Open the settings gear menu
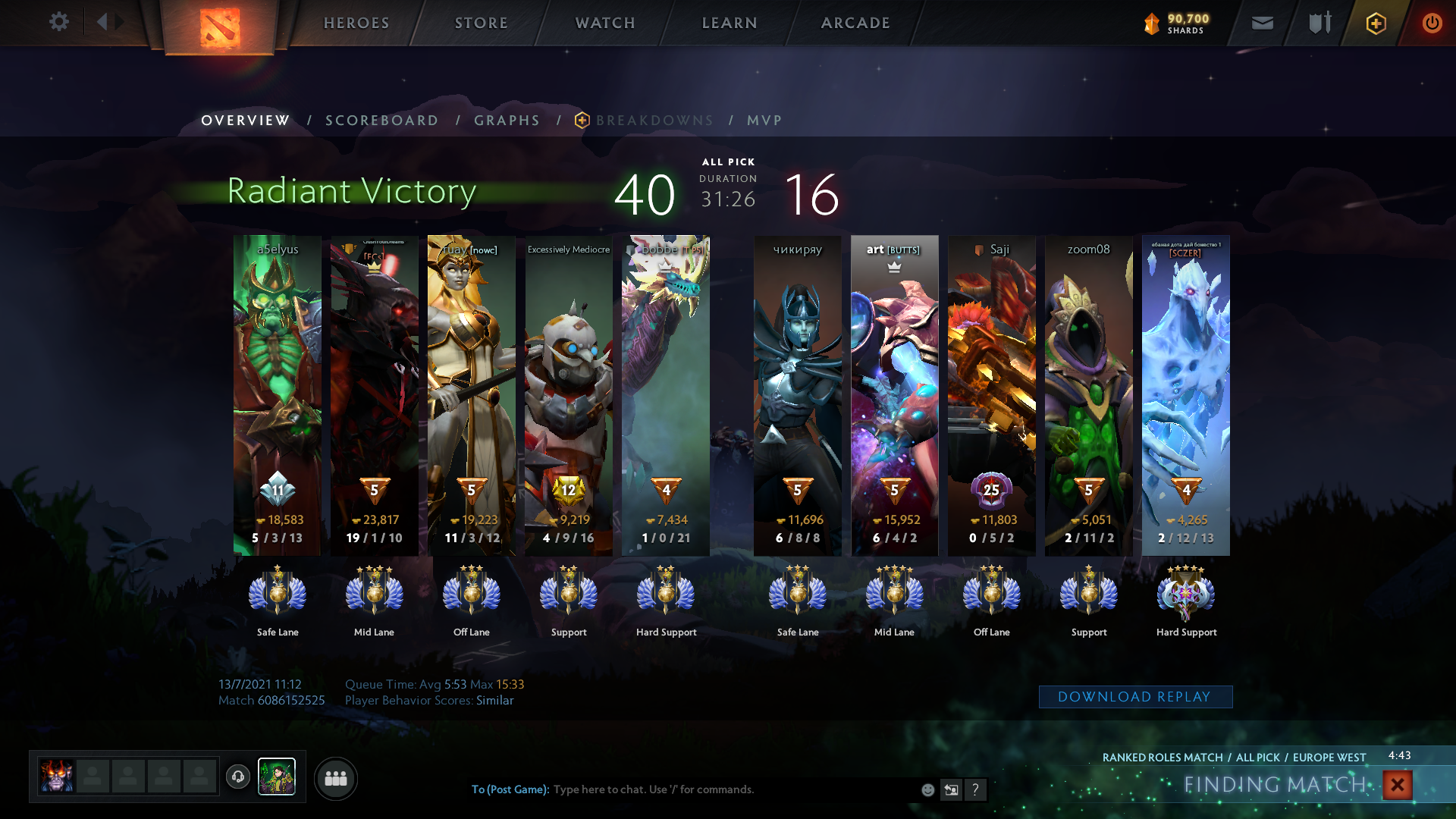The width and height of the screenshot is (1456, 819). pyautogui.click(x=58, y=22)
